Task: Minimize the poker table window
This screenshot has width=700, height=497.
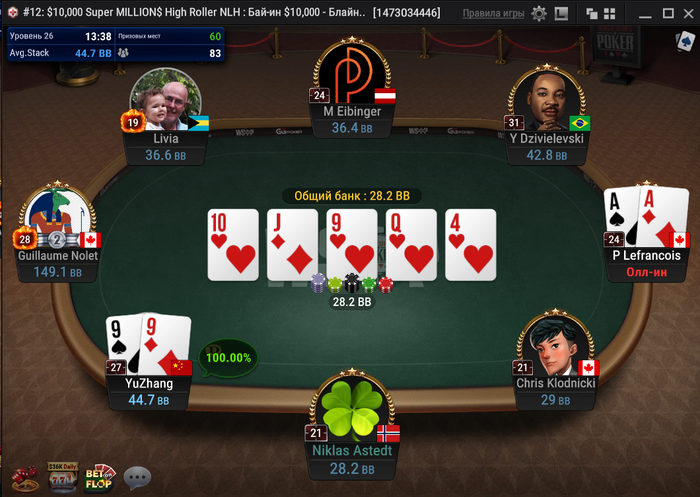Action: (x=644, y=14)
